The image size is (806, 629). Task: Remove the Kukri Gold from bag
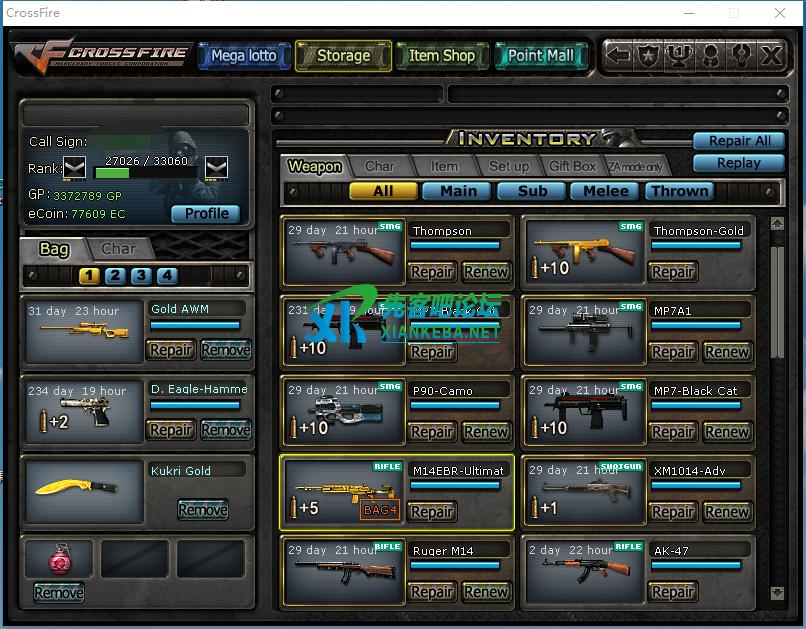[x=202, y=510]
